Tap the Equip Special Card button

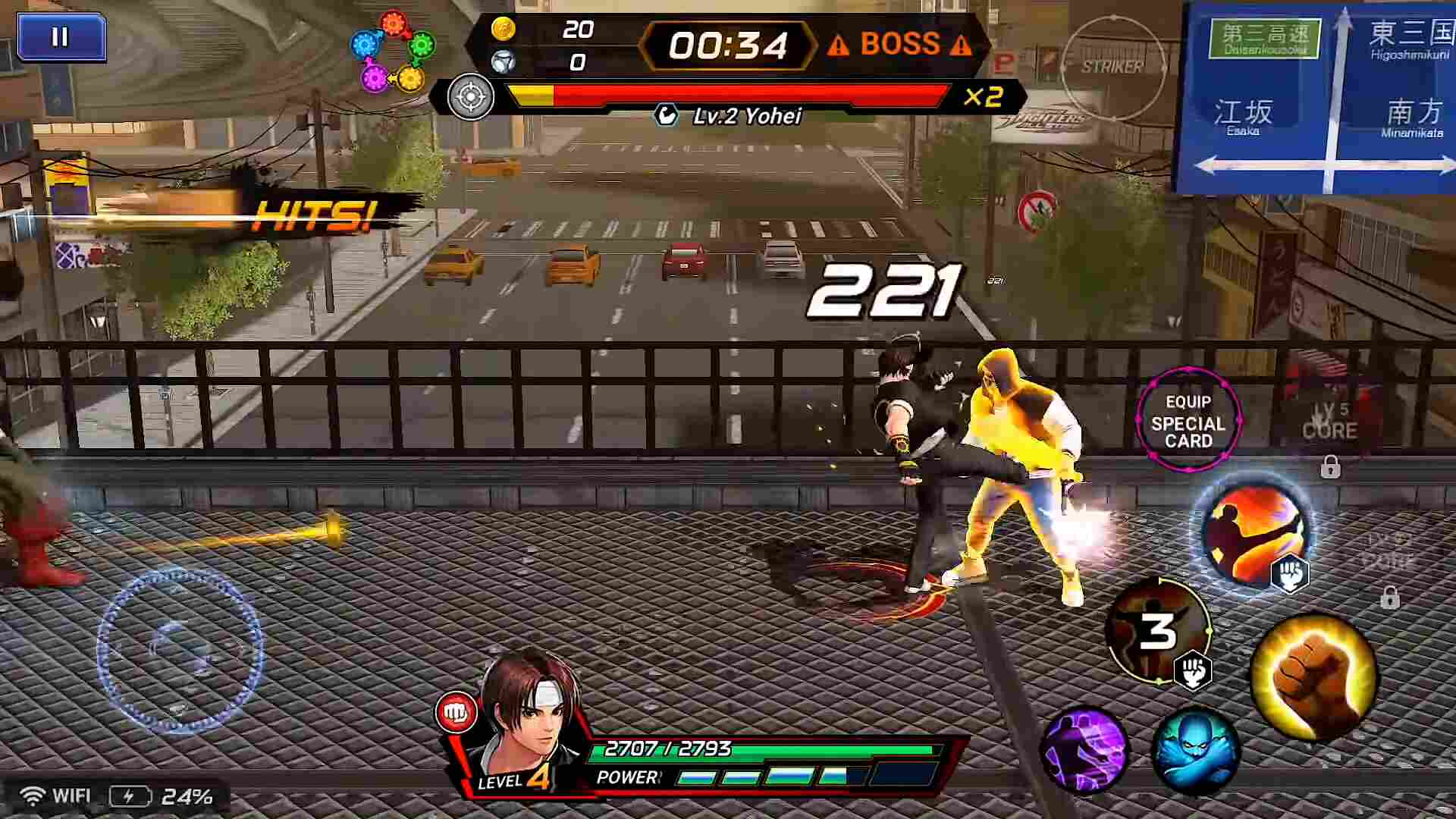click(x=1188, y=421)
